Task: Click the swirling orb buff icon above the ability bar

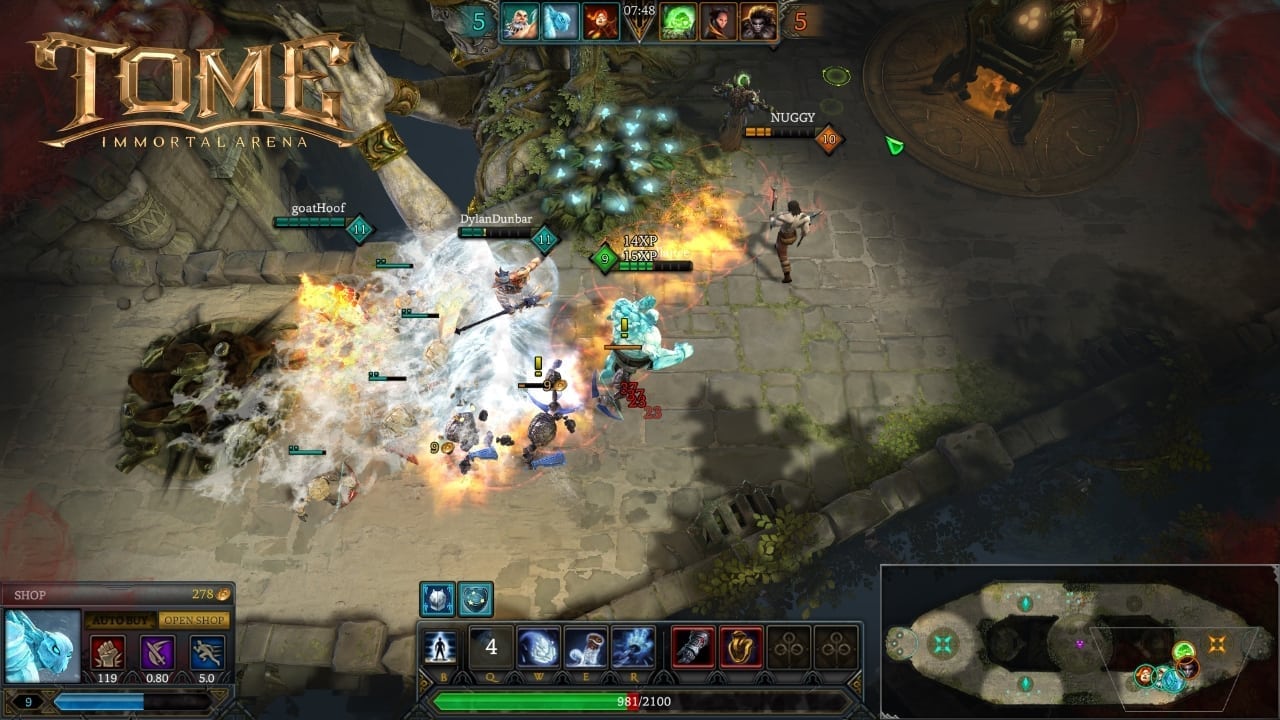Action: 476,599
